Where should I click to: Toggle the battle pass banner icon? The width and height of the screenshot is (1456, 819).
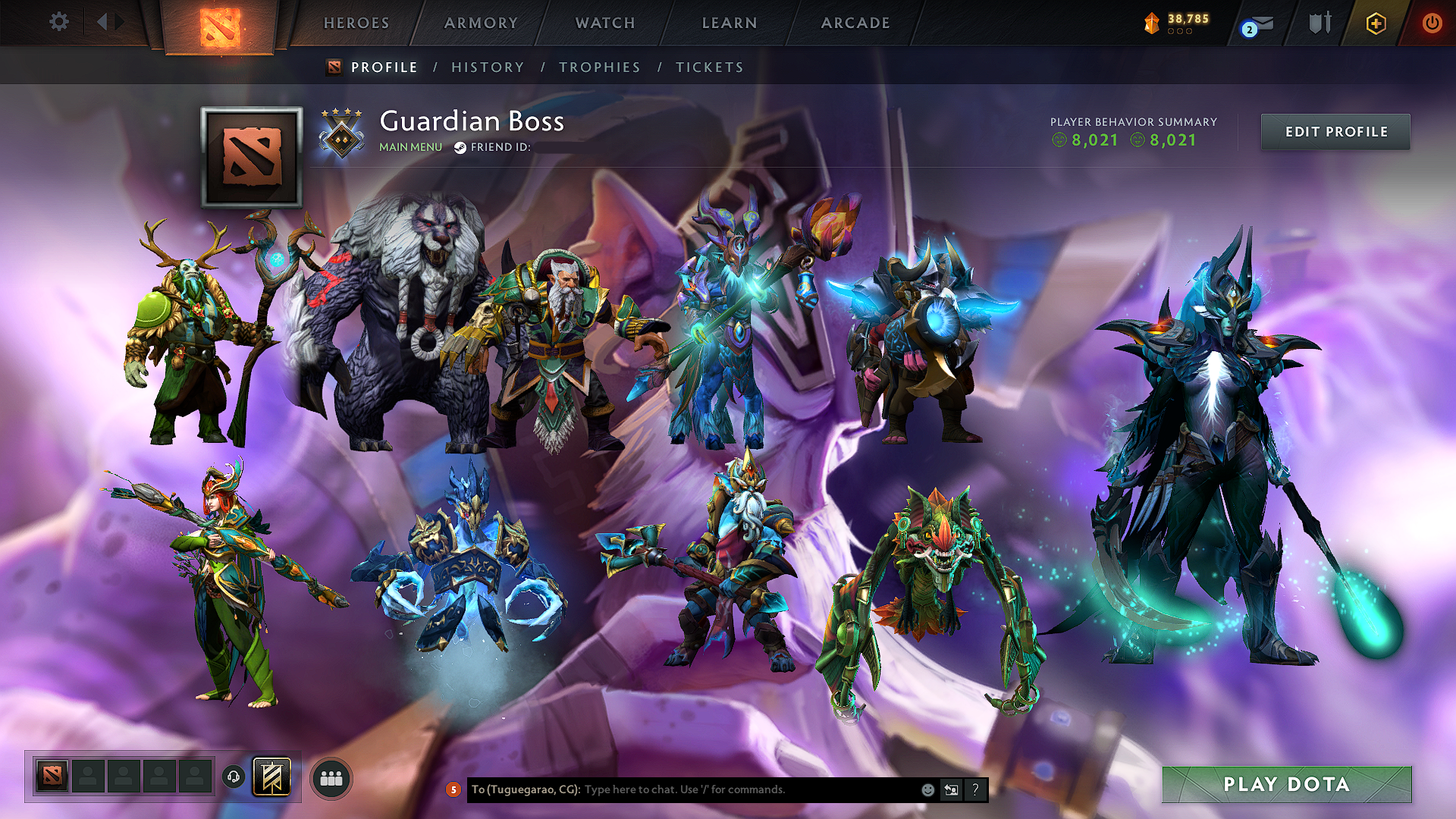(274, 777)
